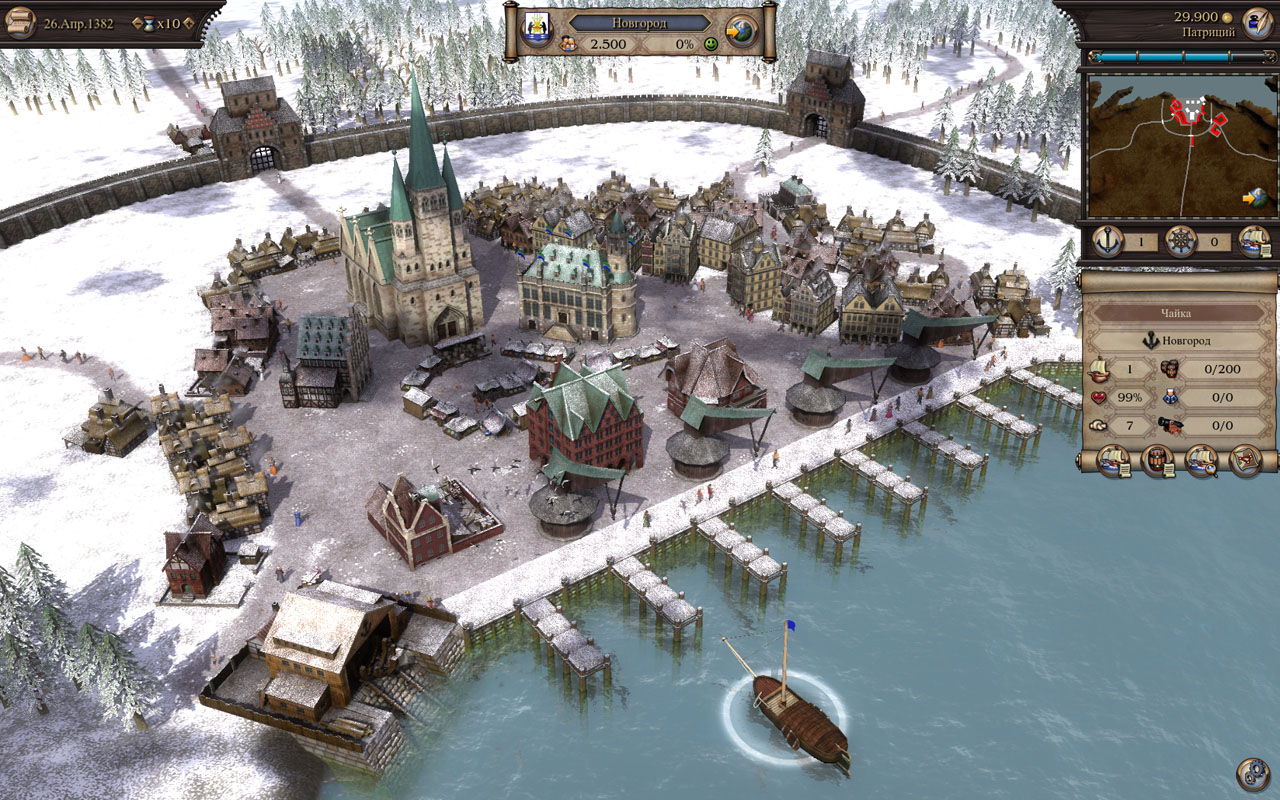Open the ship-with-scroll details button

[x=1114, y=461]
